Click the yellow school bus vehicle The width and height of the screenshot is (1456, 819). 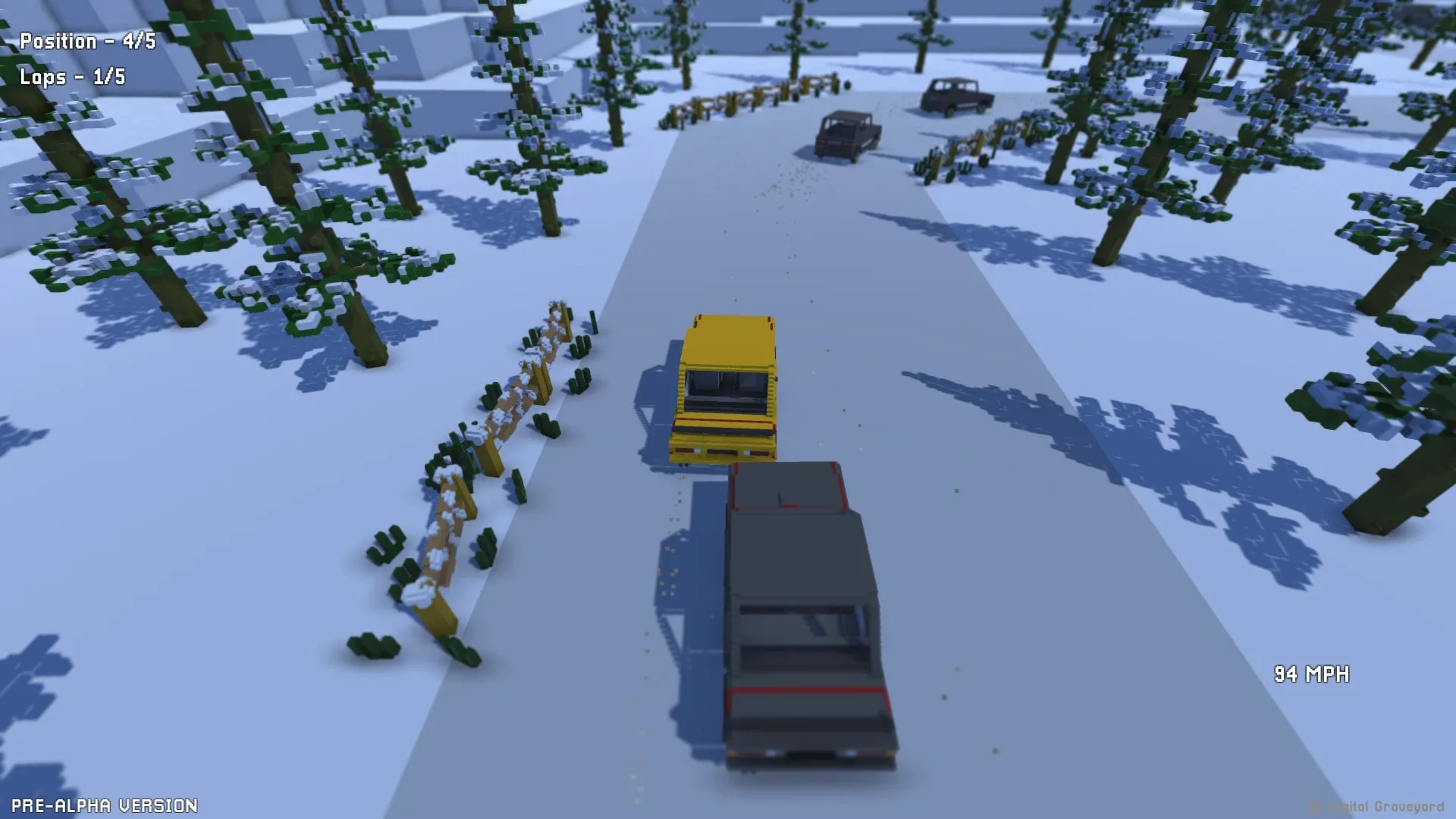[720, 387]
